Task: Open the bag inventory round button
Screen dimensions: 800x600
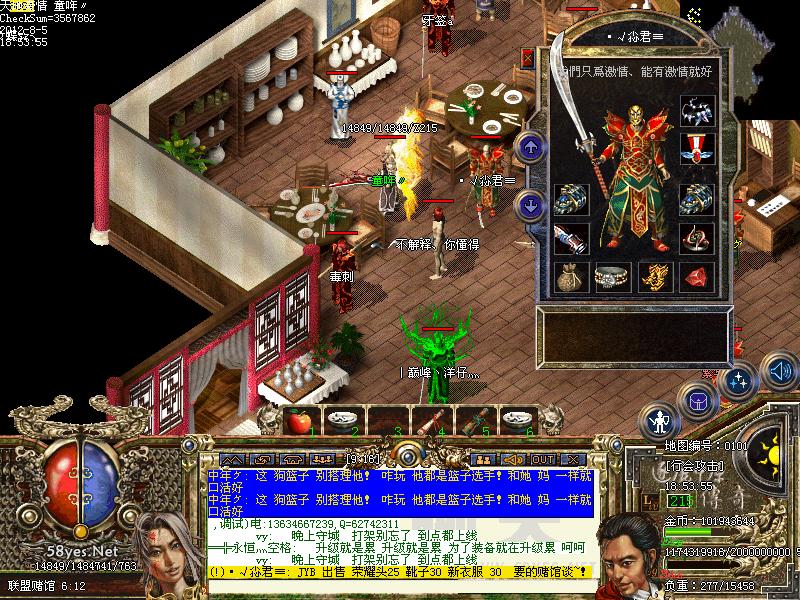Action: click(697, 402)
